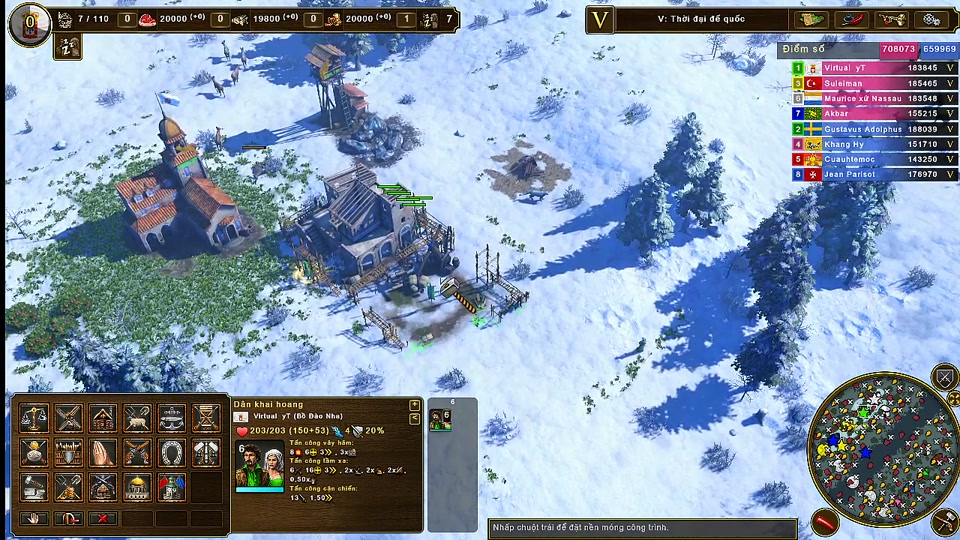Choose the hammer and anvil build icon
Image resolution: width=960 pixels, height=540 pixels.
pos(35,486)
